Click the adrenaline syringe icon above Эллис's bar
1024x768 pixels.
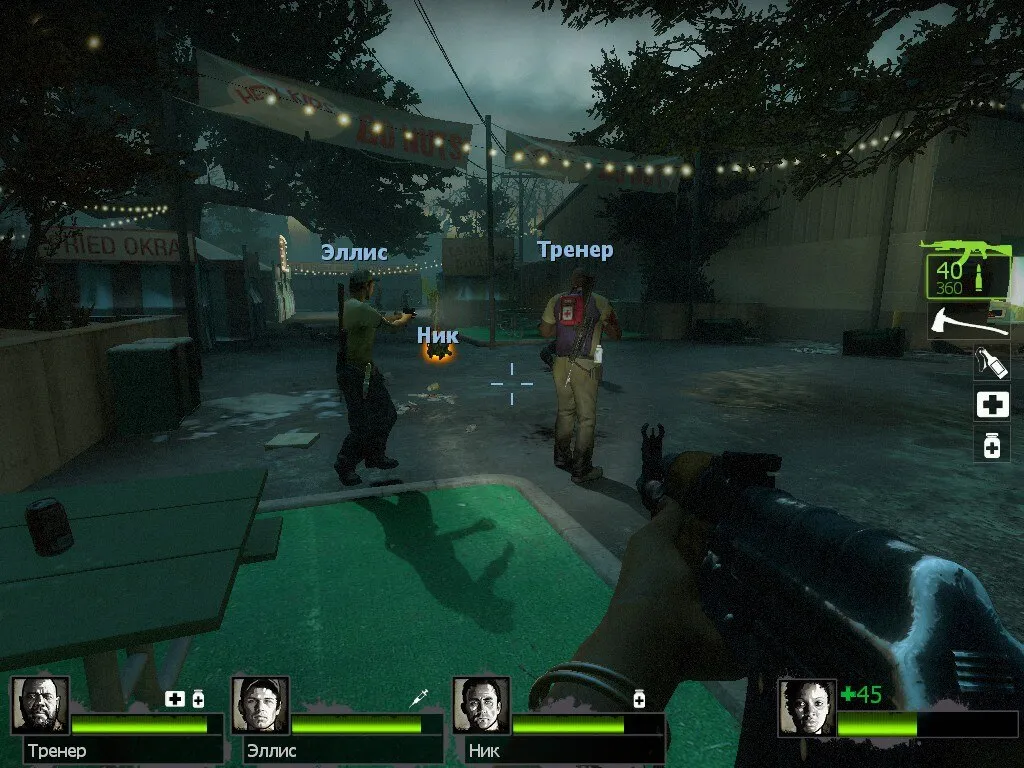420,698
